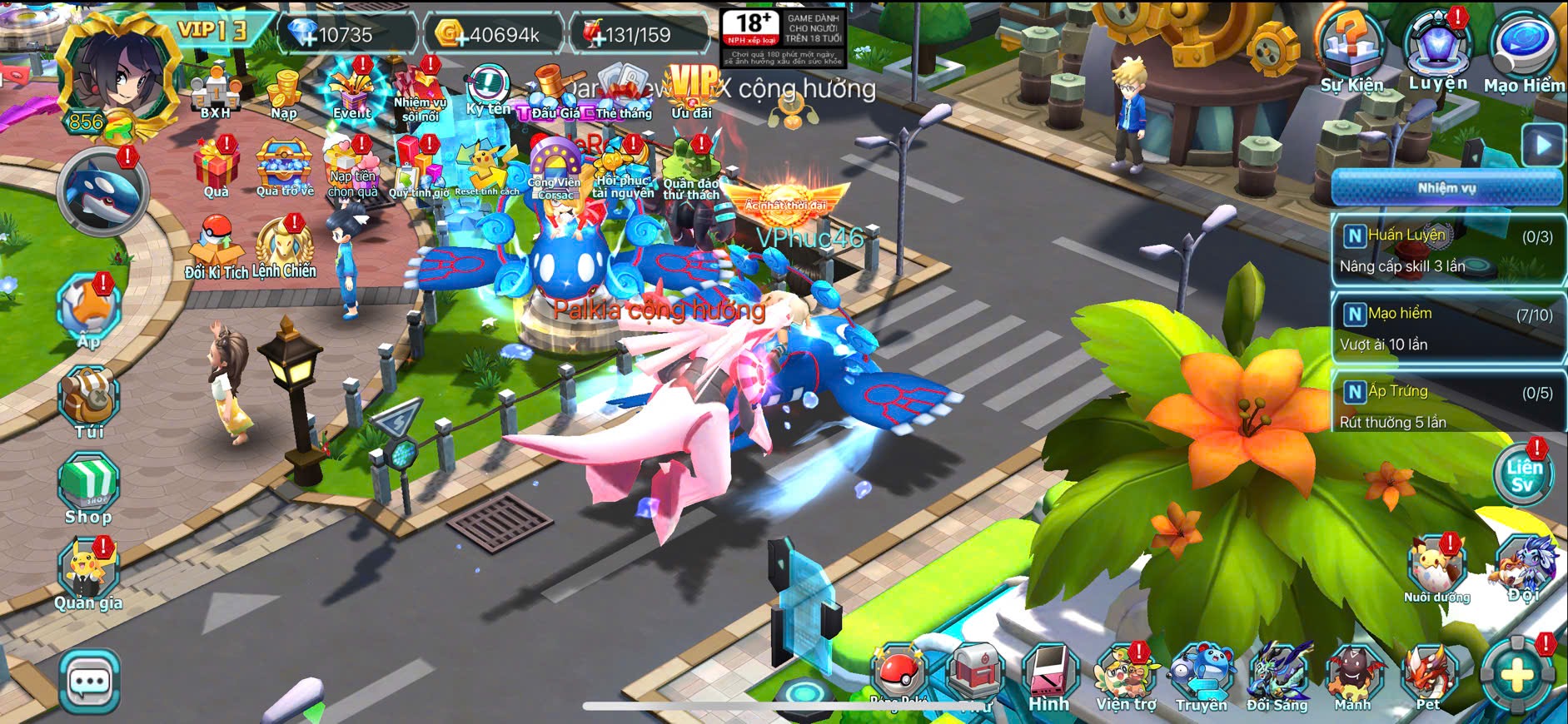This screenshot has width=1568, height=724.
Task: Click the green plus expand button
Action: (x=1516, y=675)
